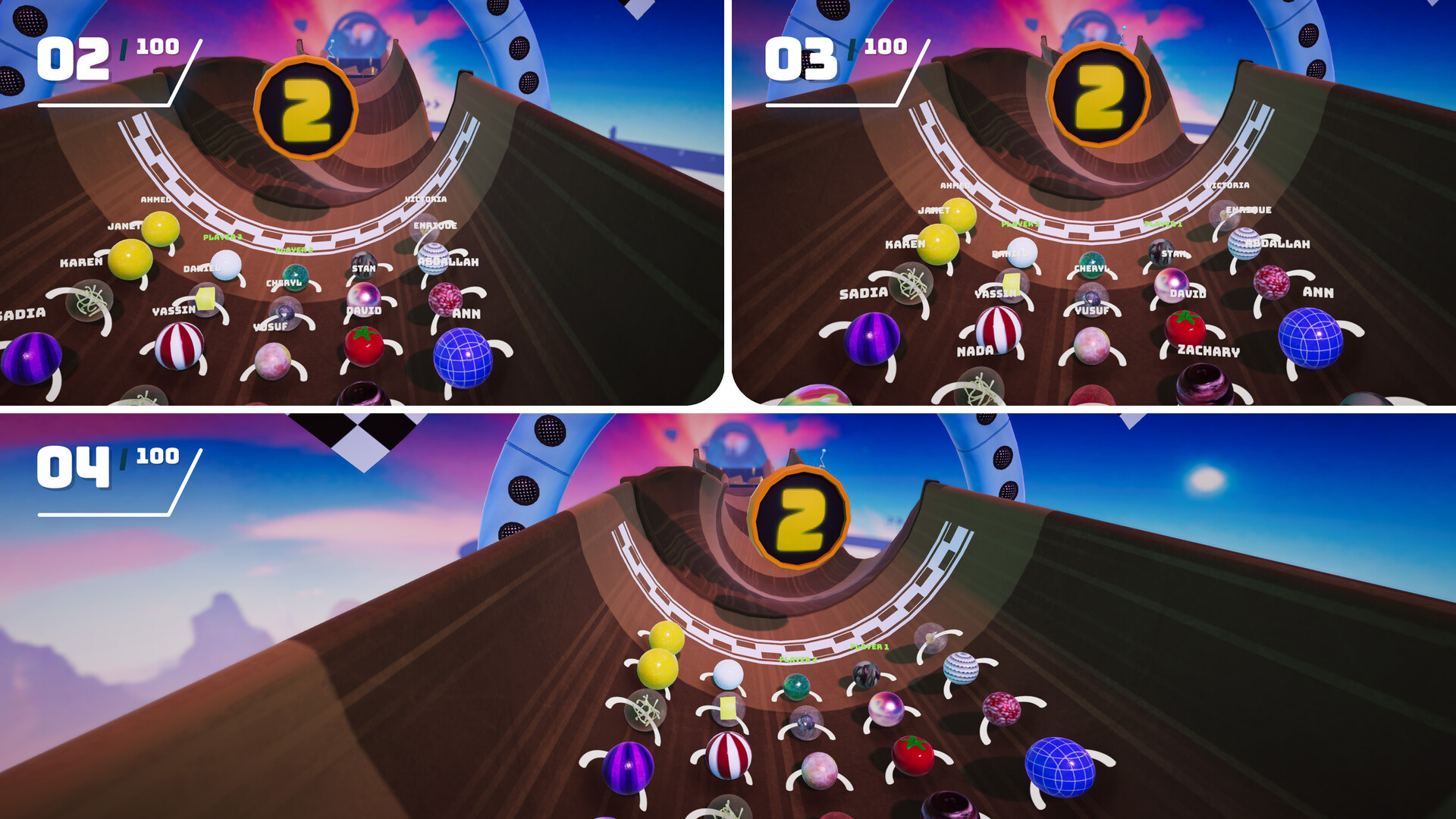Click the ZACHARY name label
The height and width of the screenshot is (819, 1456).
(x=1210, y=352)
